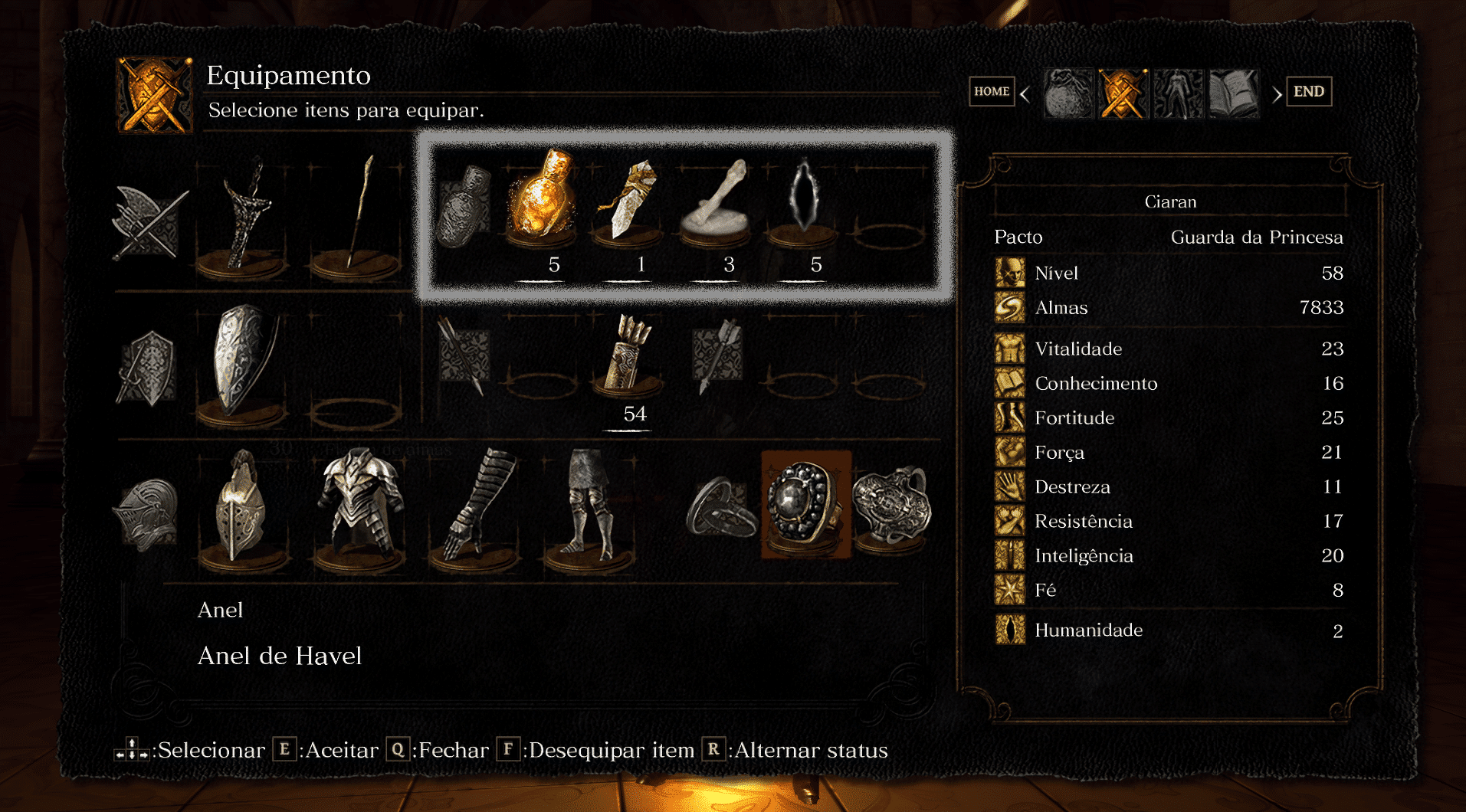Open the armor figure status icon
This screenshot has height=812, width=1466.
(x=1178, y=92)
